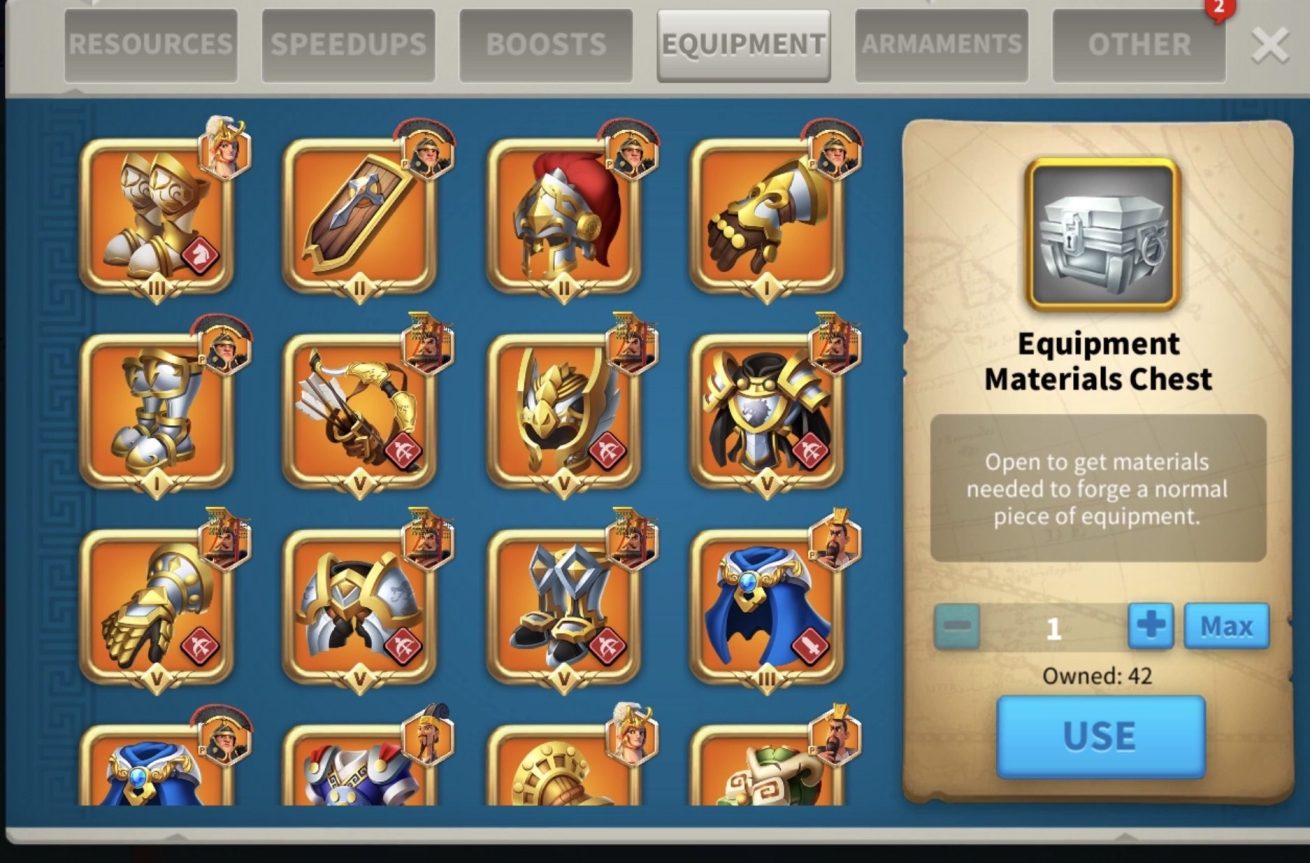Select the winged golden helmet
1310x863 pixels.
click(564, 411)
